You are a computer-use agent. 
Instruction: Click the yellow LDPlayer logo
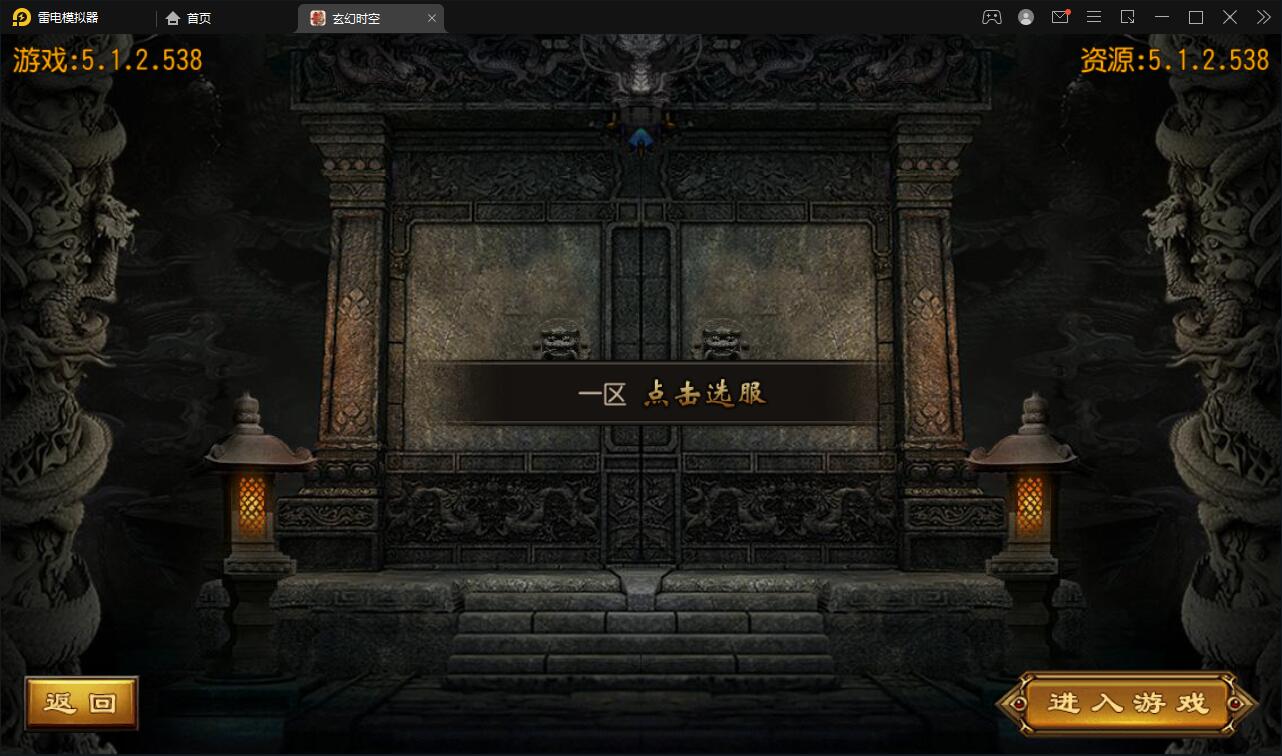point(22,17)
